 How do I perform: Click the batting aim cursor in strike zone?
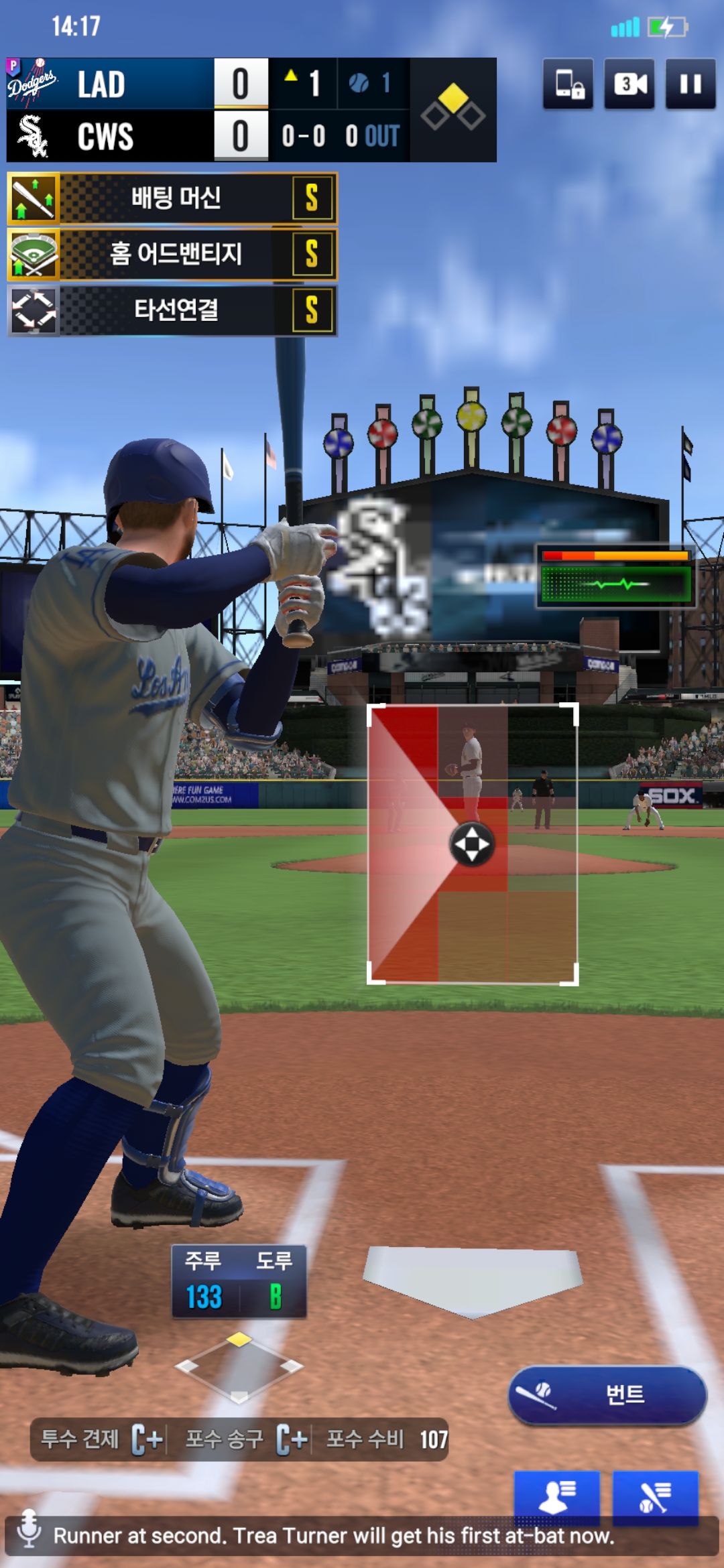[x=472, y=844]
